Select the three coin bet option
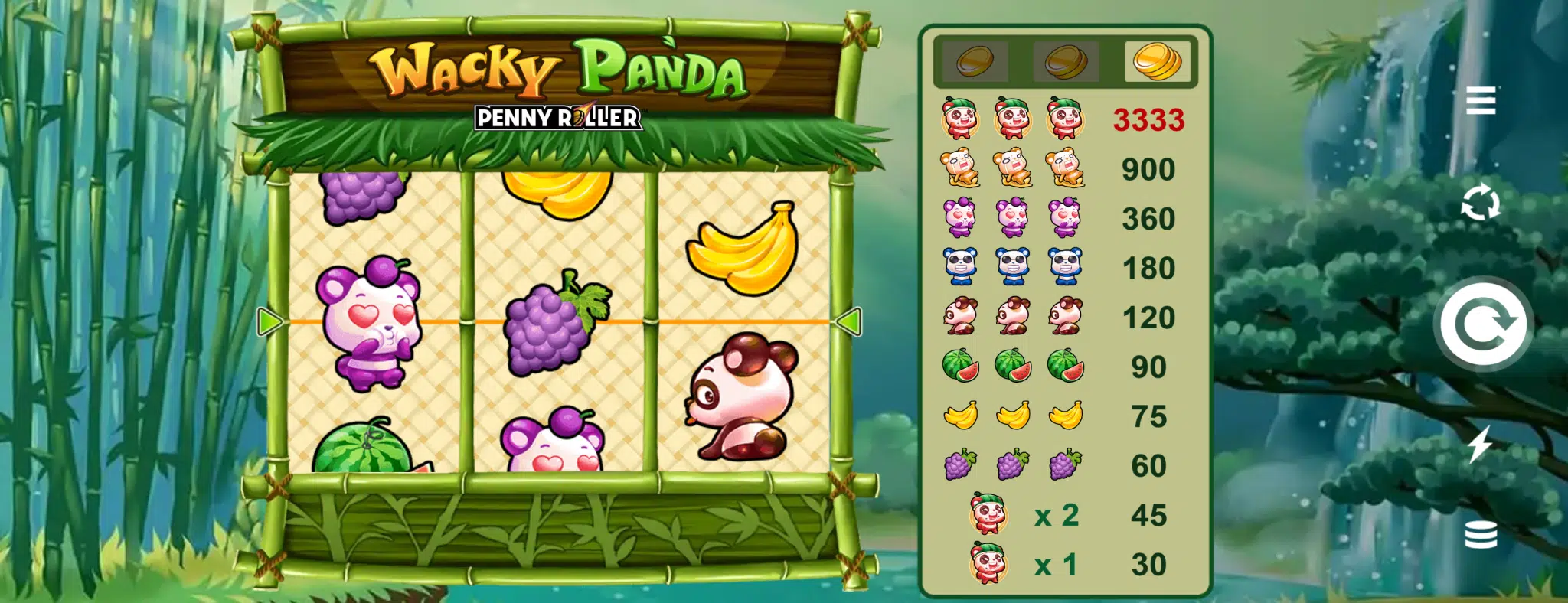The height and width of the screenshot is (603, 1568). click(1157, 61)
